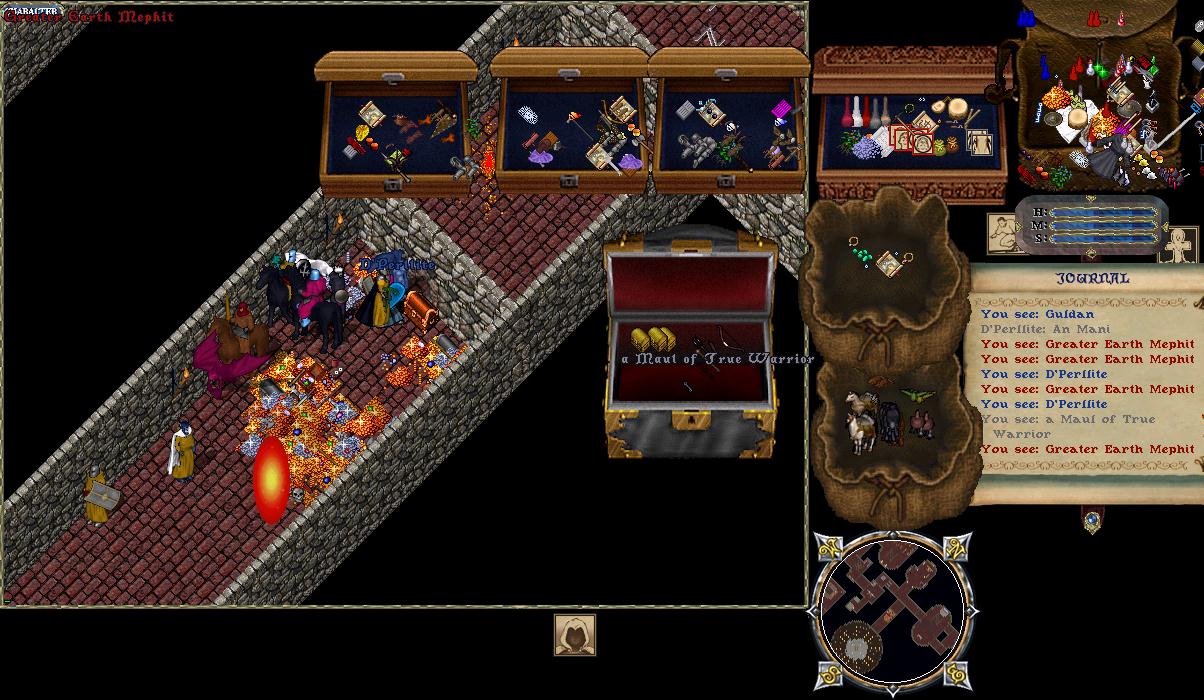Click the hooded figure icon below game window
Screen dimensions: 1204x700
point(575,635)
